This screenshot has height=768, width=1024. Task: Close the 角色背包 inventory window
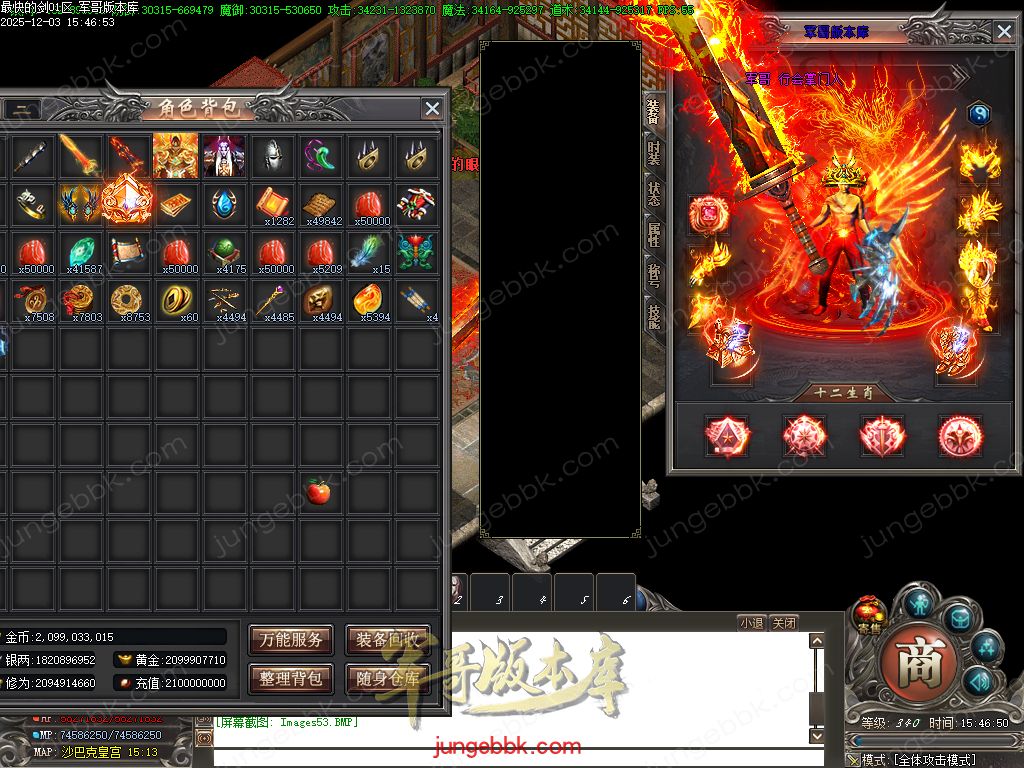(432, 109)
